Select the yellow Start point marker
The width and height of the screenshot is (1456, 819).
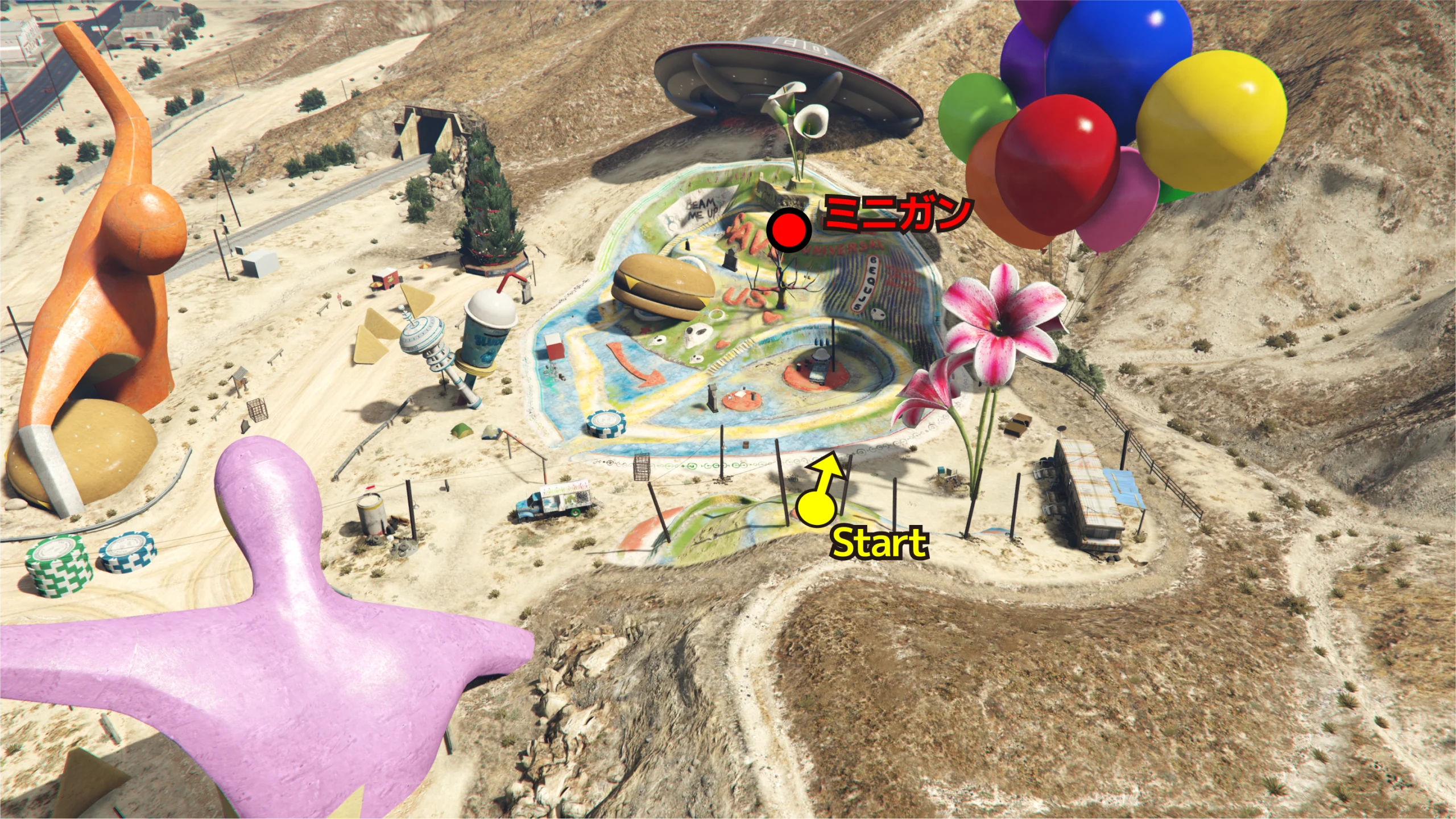pyautogui.click(x=816, y=507)
